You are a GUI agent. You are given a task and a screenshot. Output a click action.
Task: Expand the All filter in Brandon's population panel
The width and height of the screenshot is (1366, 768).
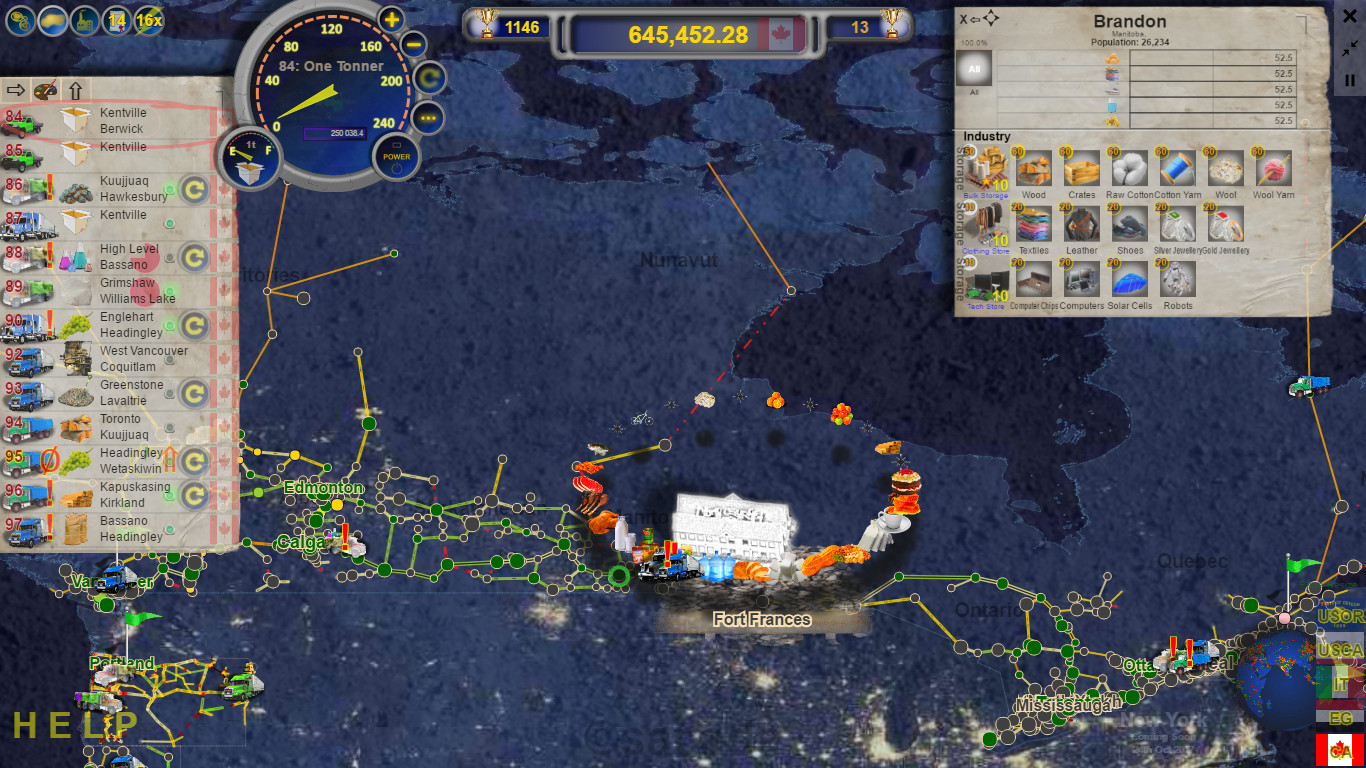pyautogui.click(x=974, y=68)
